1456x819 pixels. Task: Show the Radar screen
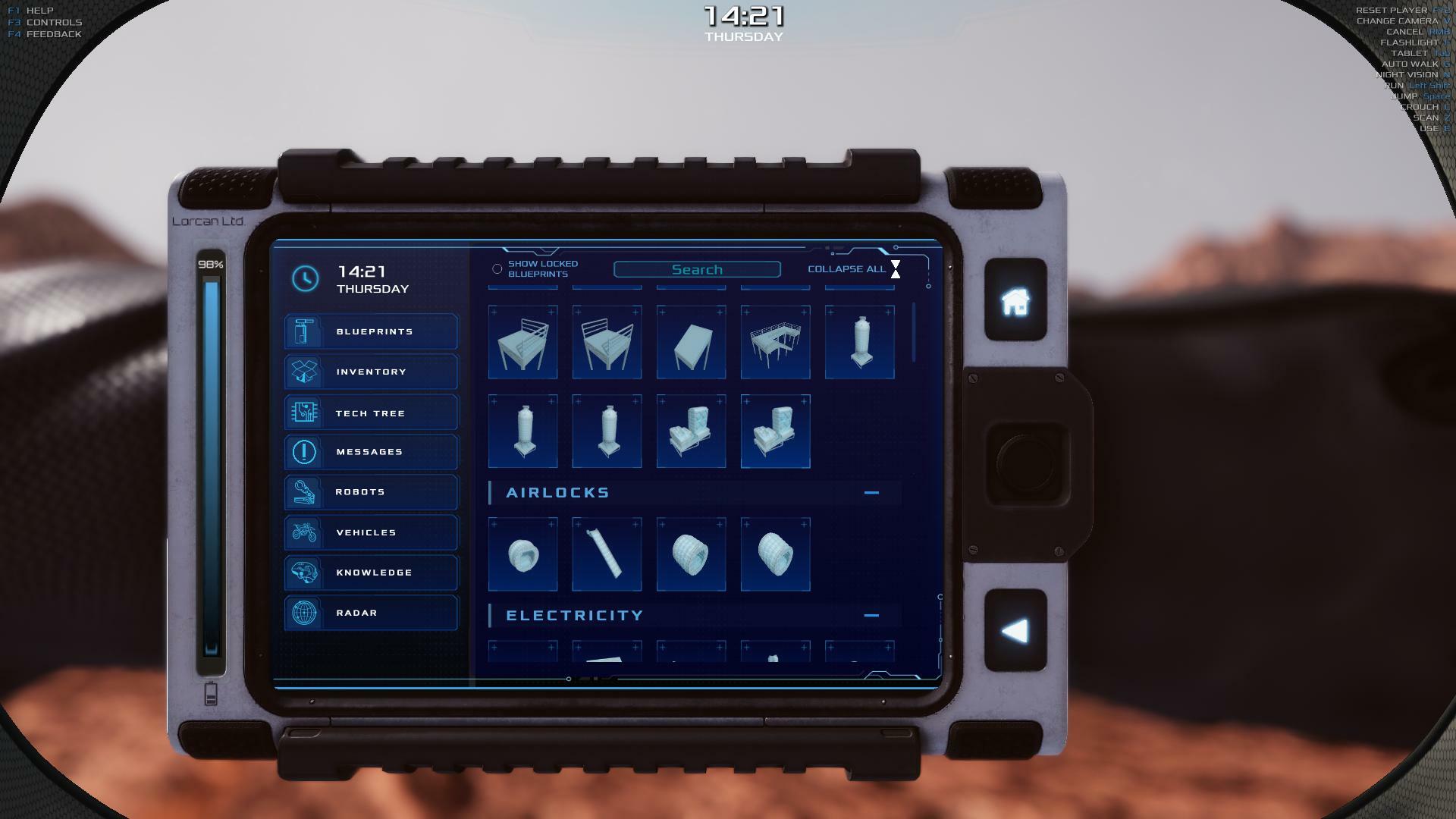coord(372,613)
